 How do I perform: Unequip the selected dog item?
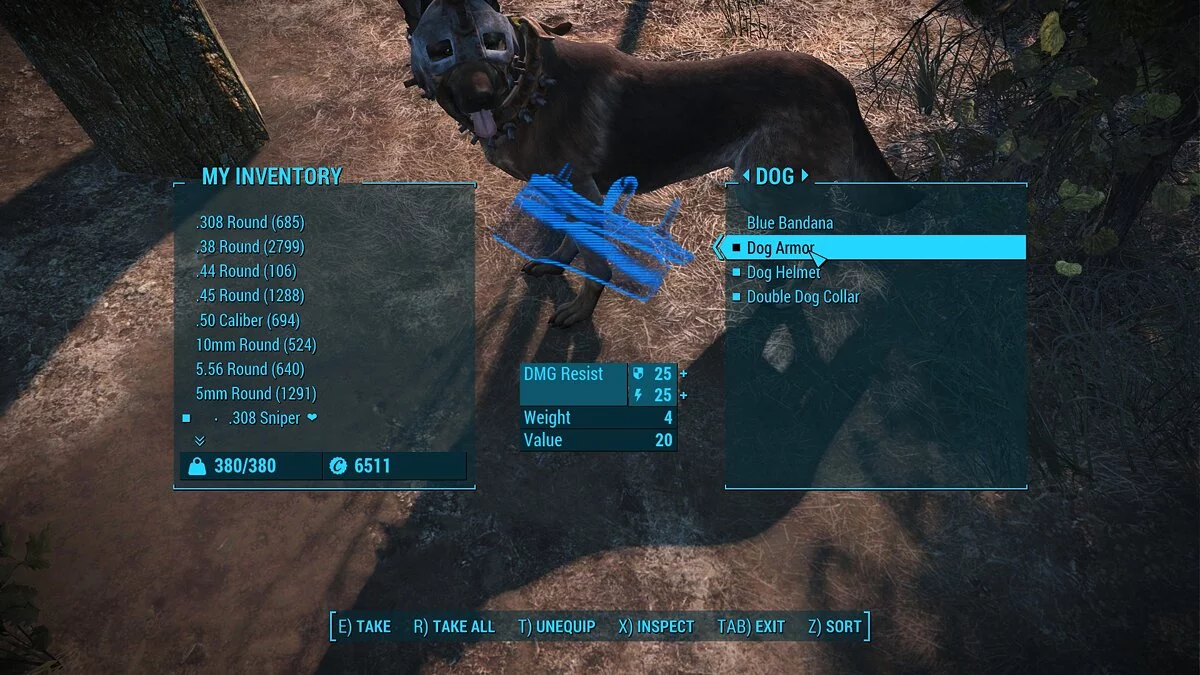(x=556, y=627)
